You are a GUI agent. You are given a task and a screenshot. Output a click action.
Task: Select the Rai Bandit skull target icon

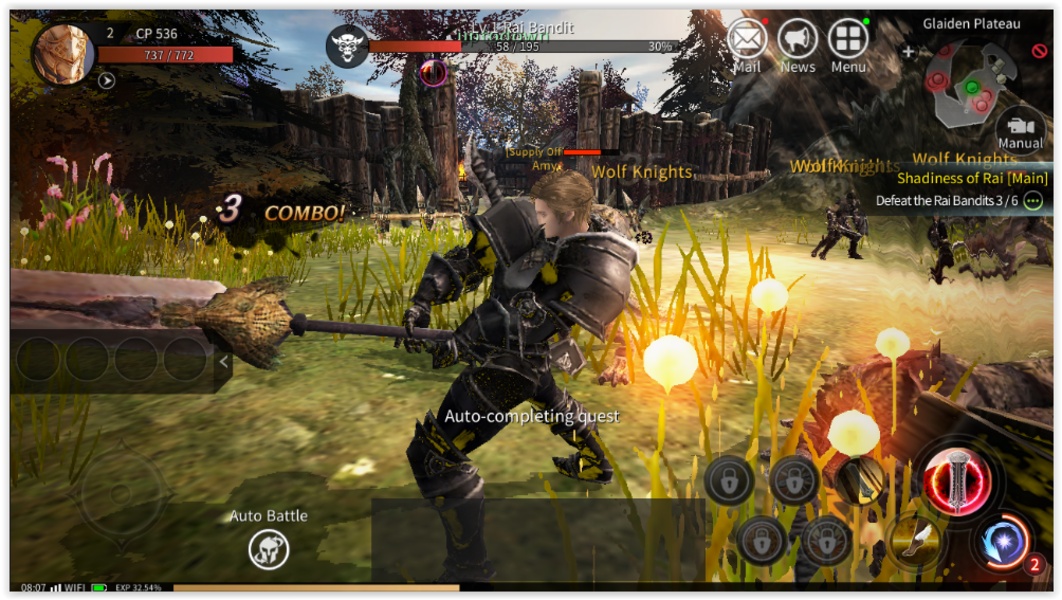click(x=347, y=46)
